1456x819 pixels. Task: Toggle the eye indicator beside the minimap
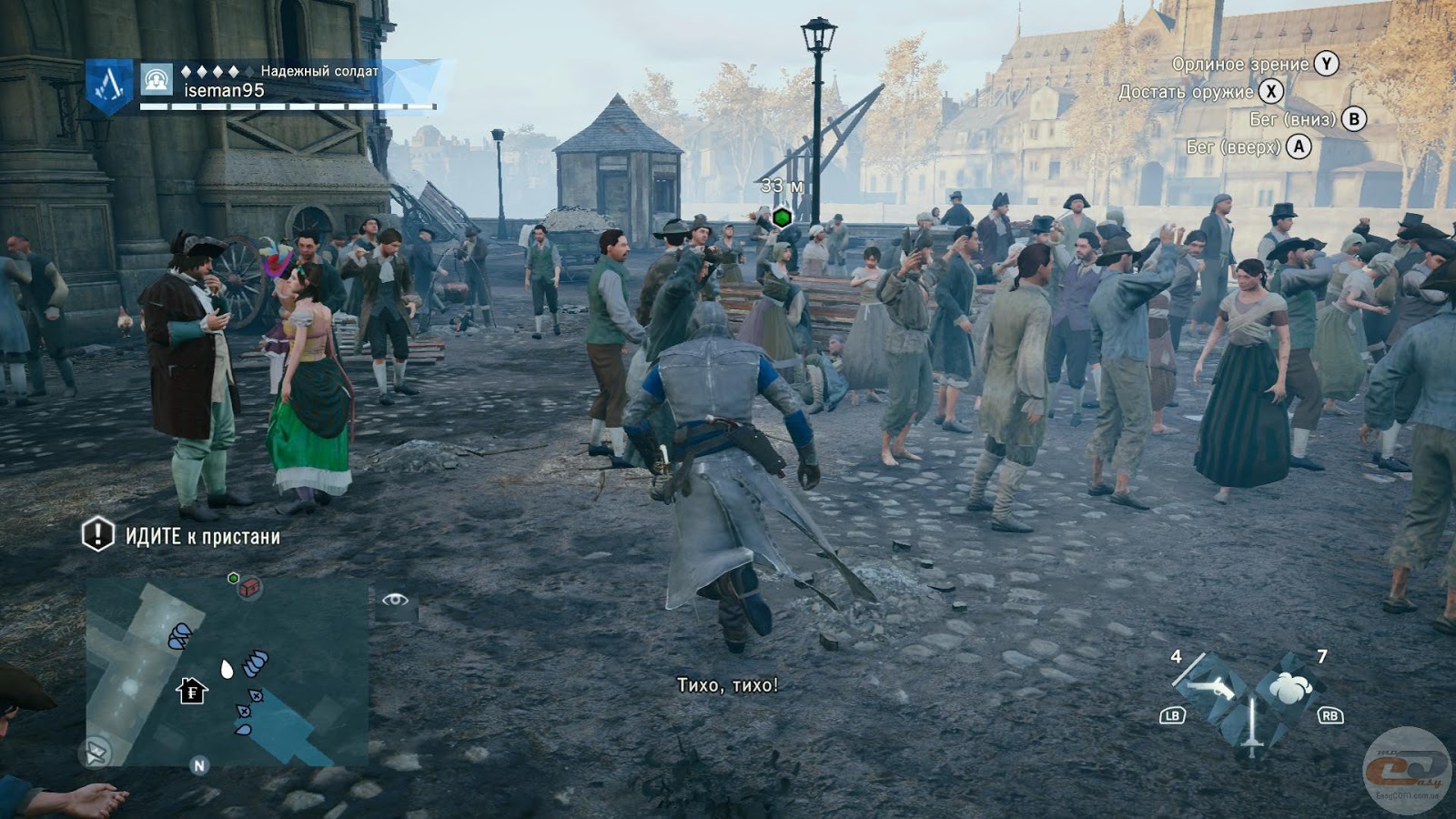pyautogui.click(x=396, y=601)
